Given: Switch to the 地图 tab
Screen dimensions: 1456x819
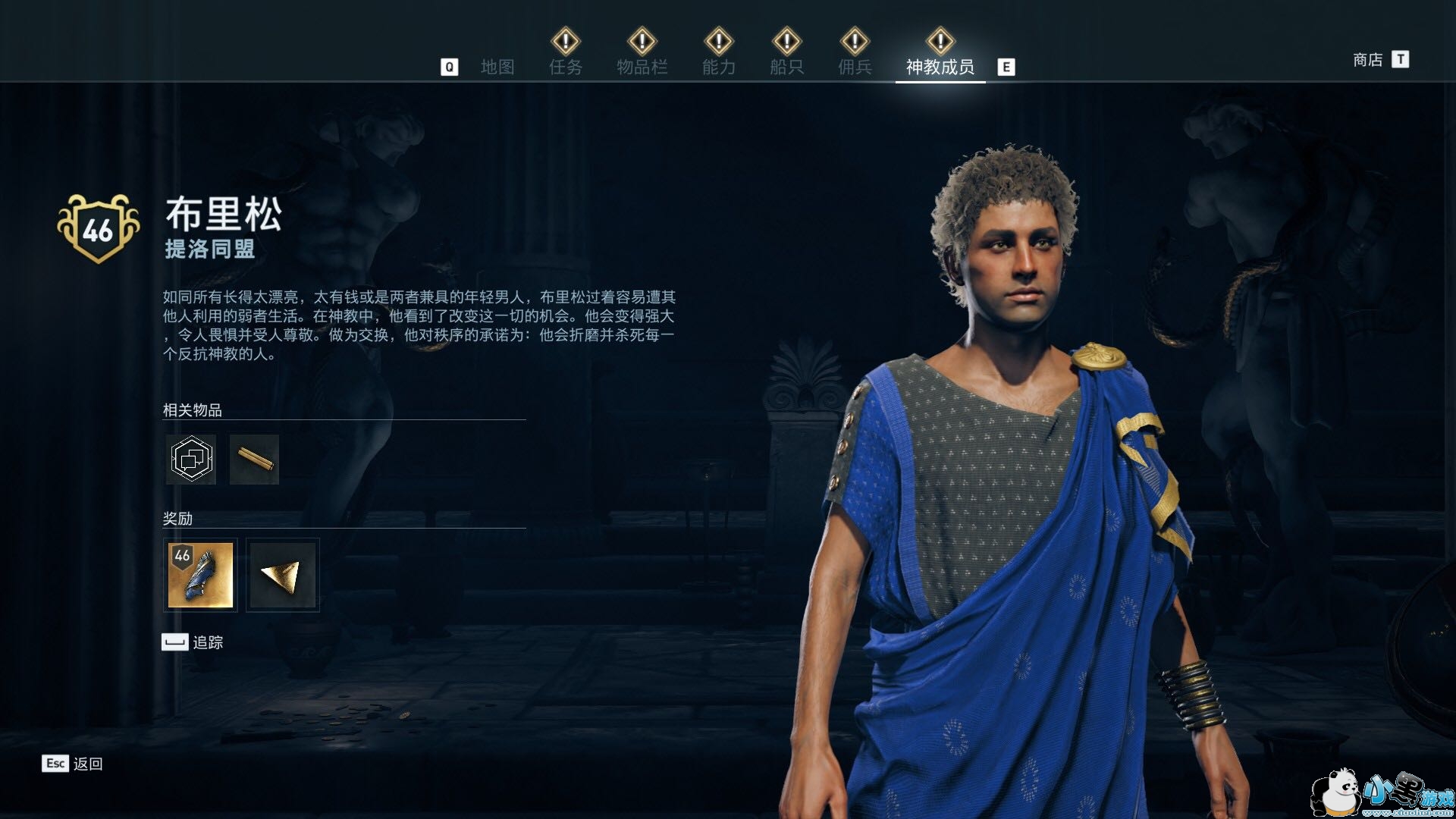Looking at the screenshot, I should (497, 67).
